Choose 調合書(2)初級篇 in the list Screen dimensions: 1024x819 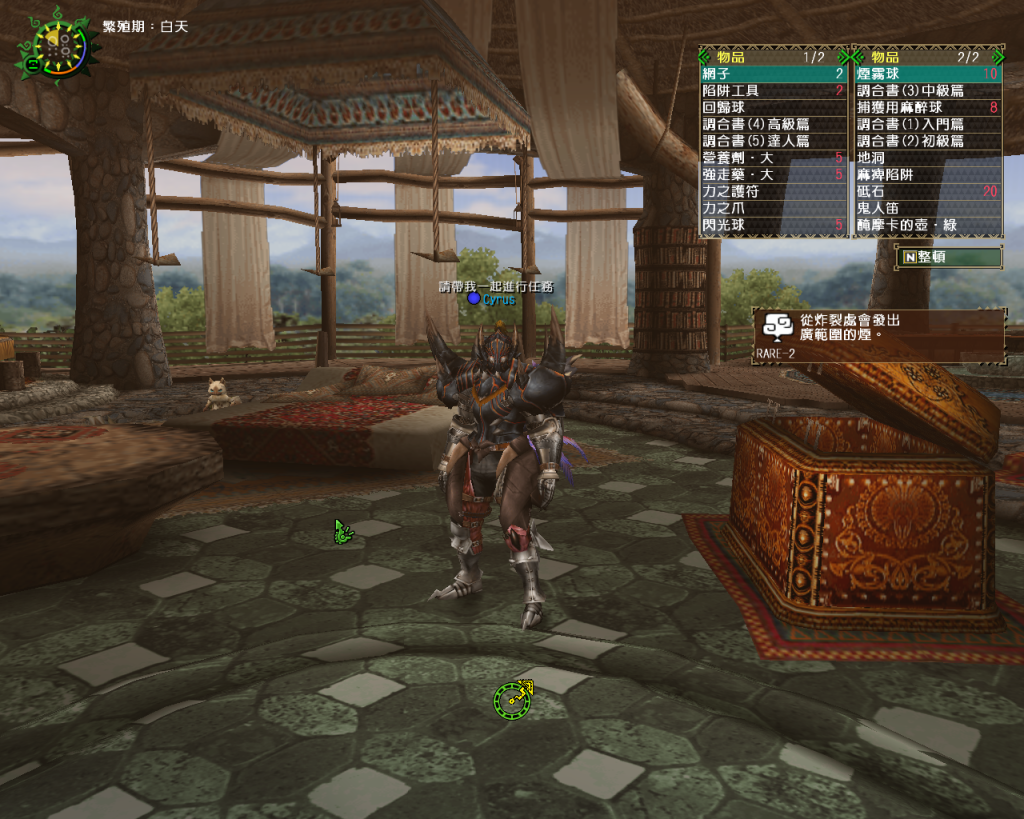(x=927, y=142)
